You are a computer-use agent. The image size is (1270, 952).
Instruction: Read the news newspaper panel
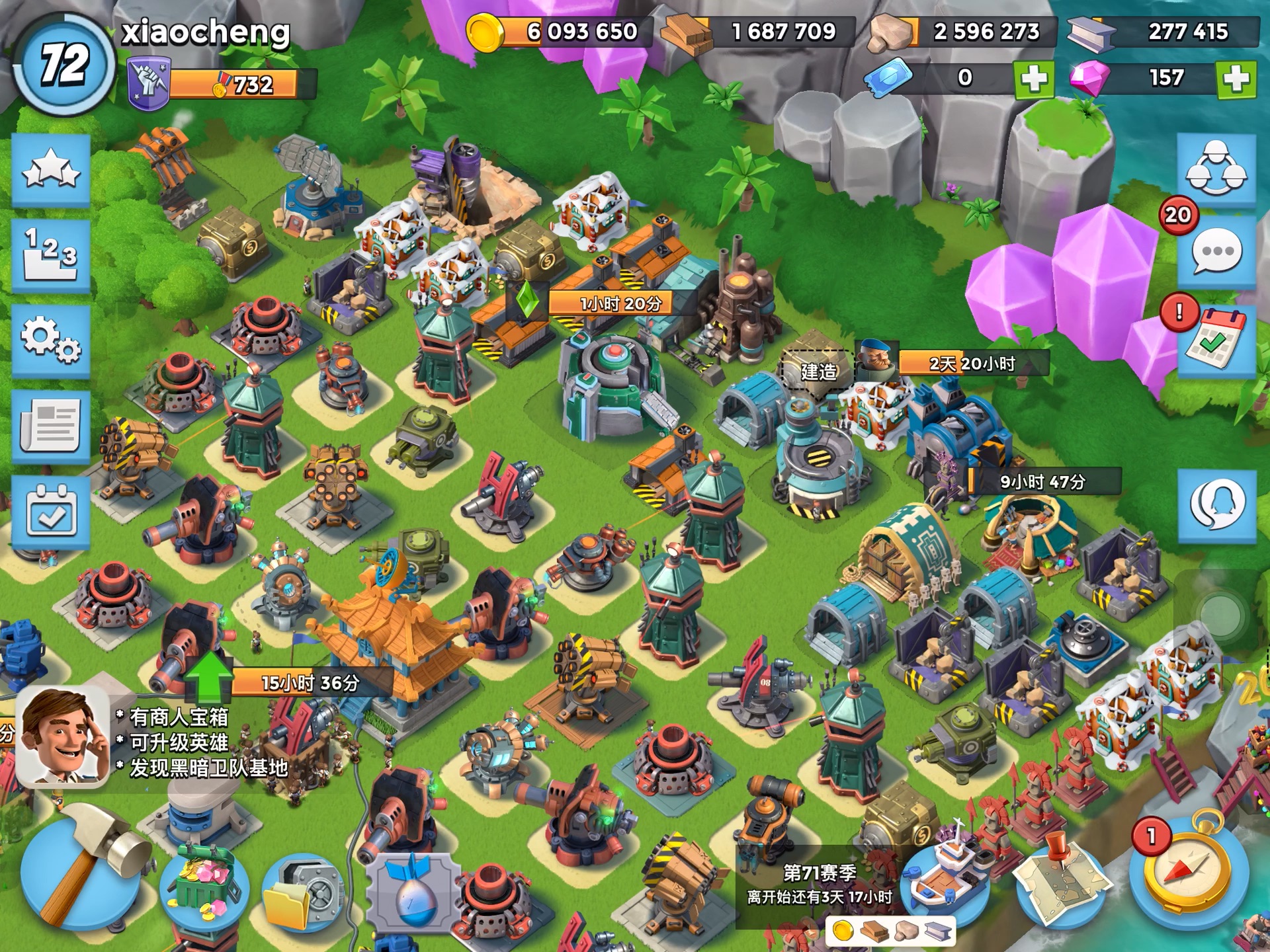(51, 426)
